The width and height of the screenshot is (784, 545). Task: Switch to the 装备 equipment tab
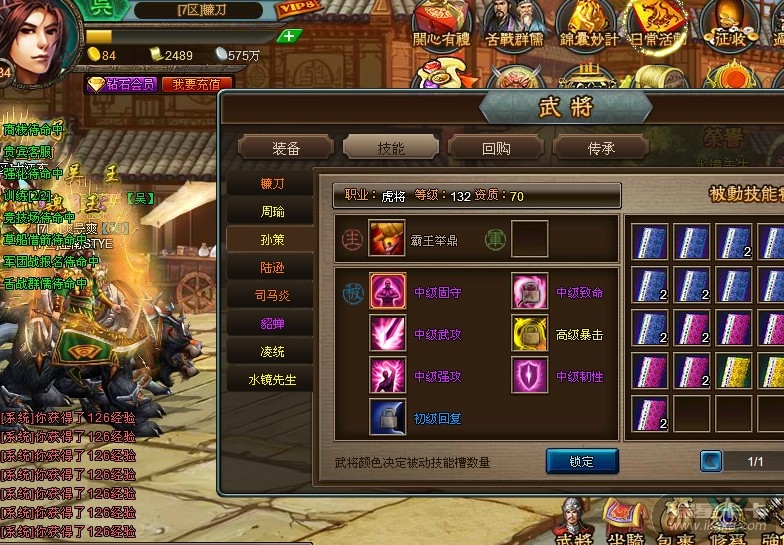[x=286, y=148]
